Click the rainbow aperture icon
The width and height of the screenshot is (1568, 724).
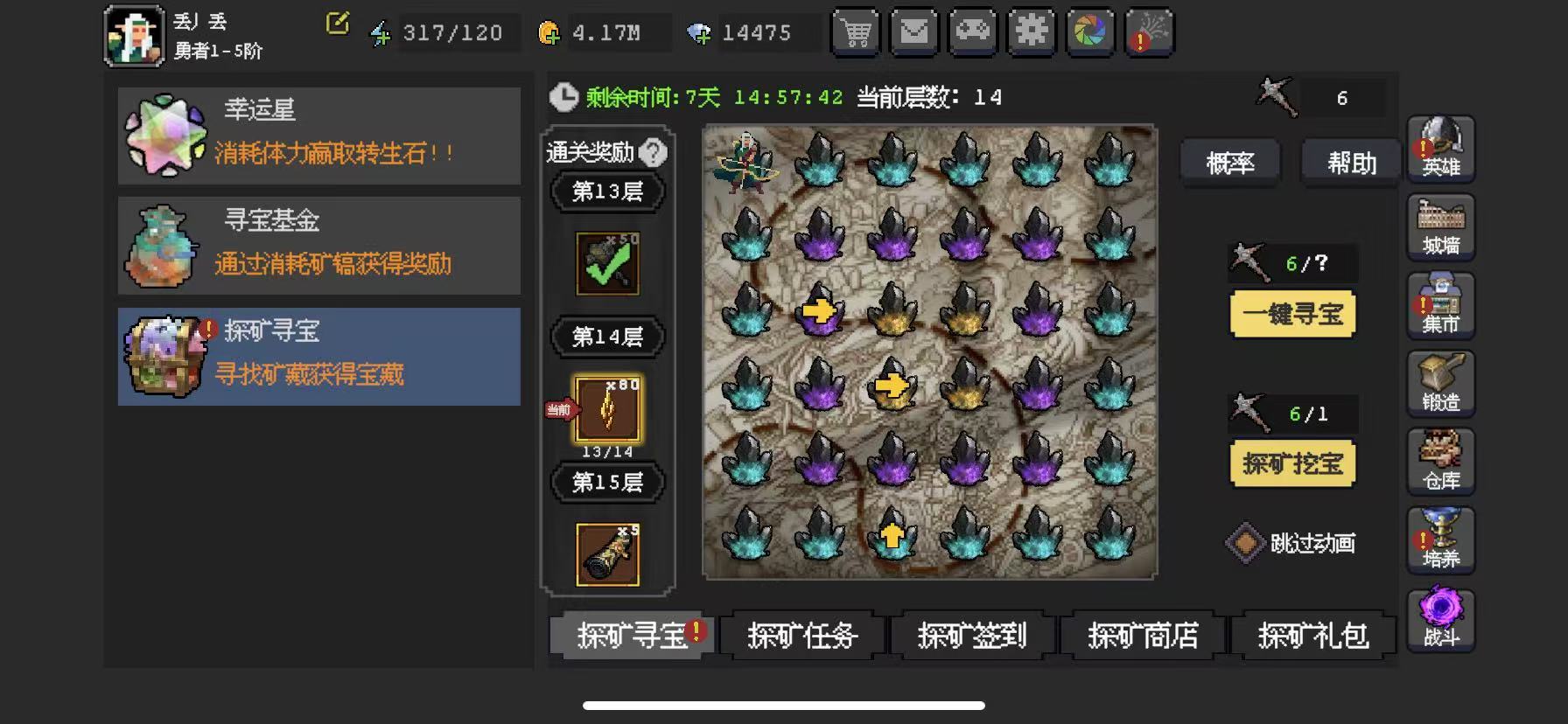pos(1089,32)
